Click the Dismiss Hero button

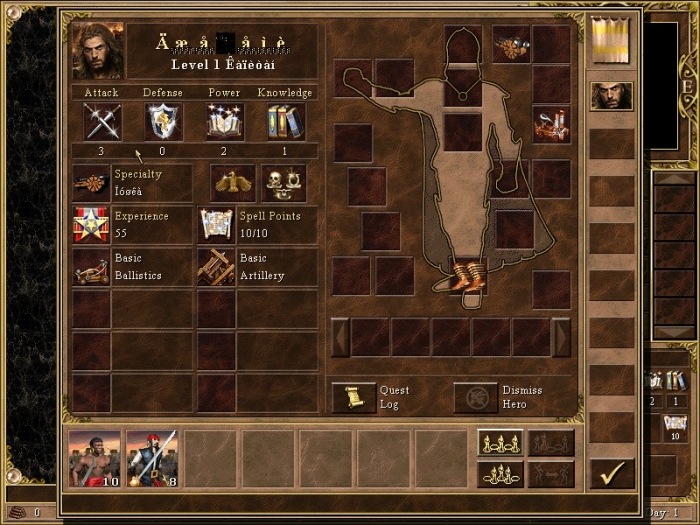pos(475,397)
